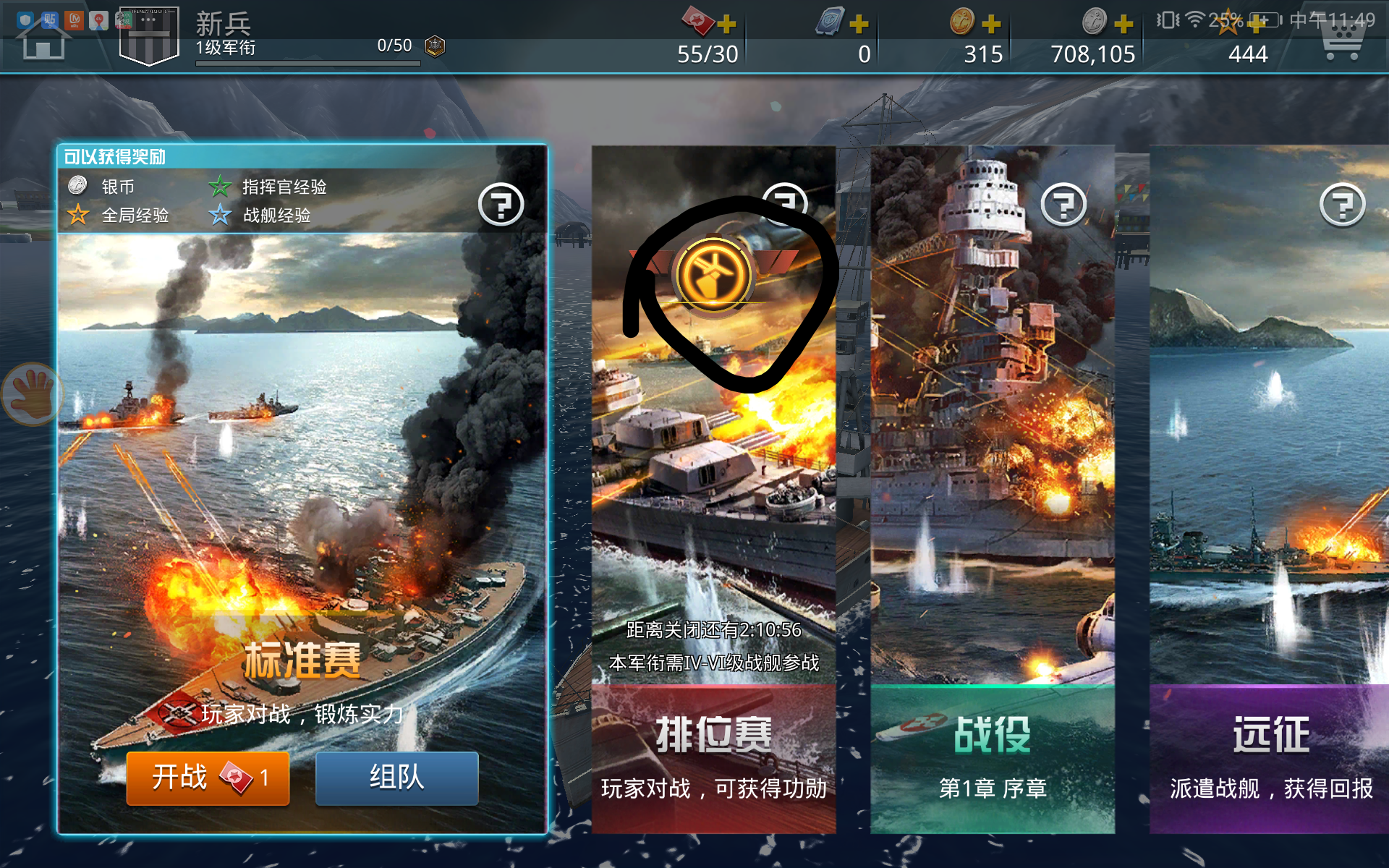Select the 银币 silver coin reward icon
This screenshot has height=868, width=1389.
tap(76, 186)
